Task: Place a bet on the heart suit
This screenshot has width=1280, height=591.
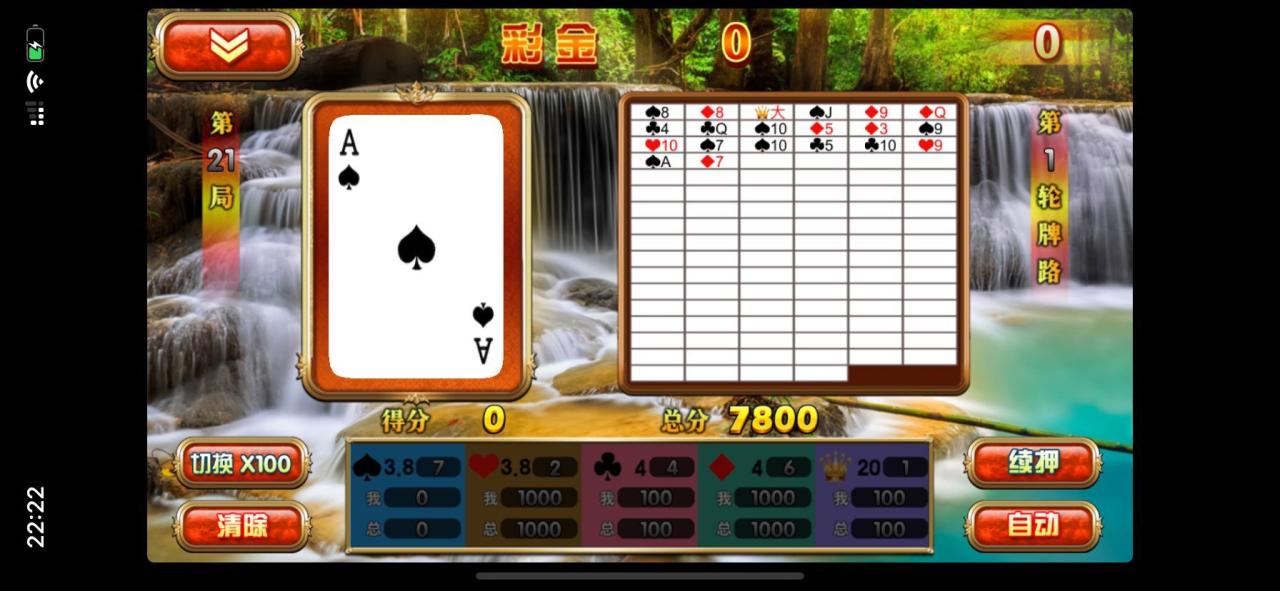Action: click(523, 496)
